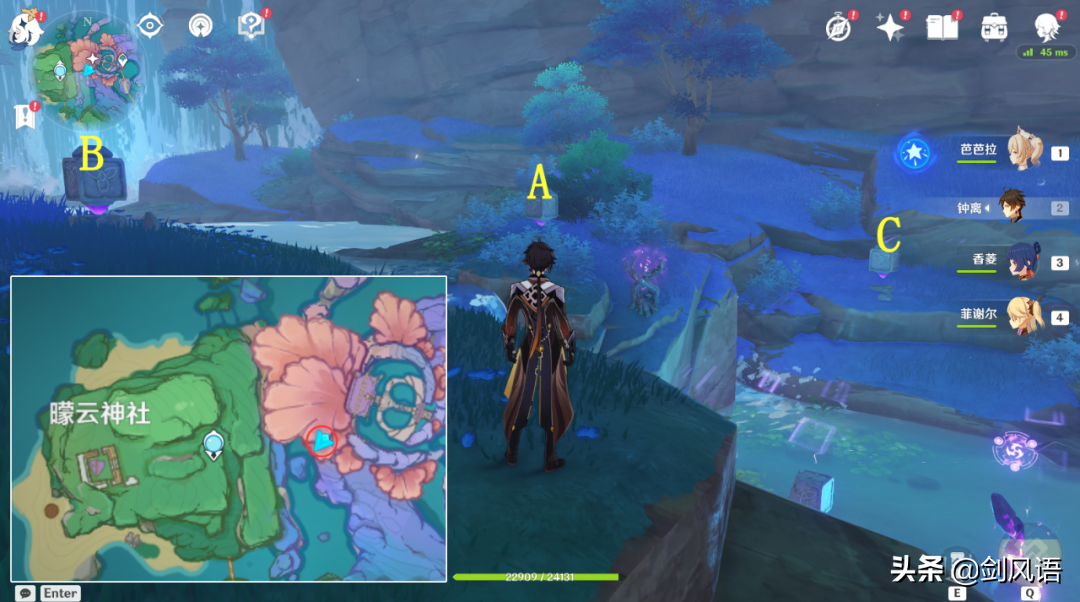
Task: Open the Adventurer Handbook book icon
Action: click(942, 28)
